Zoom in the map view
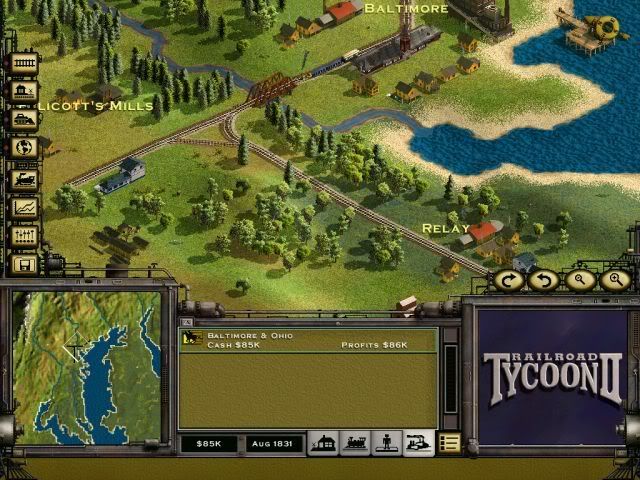The width and height of the screenshot is (640, 480). [615, 280]
